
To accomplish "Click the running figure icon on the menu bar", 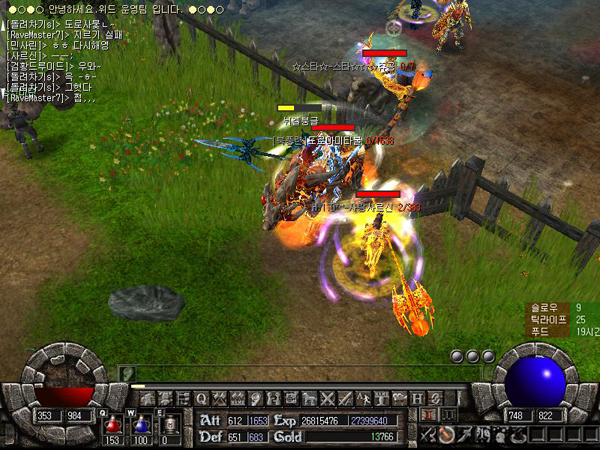I will [x=363, y=398].
